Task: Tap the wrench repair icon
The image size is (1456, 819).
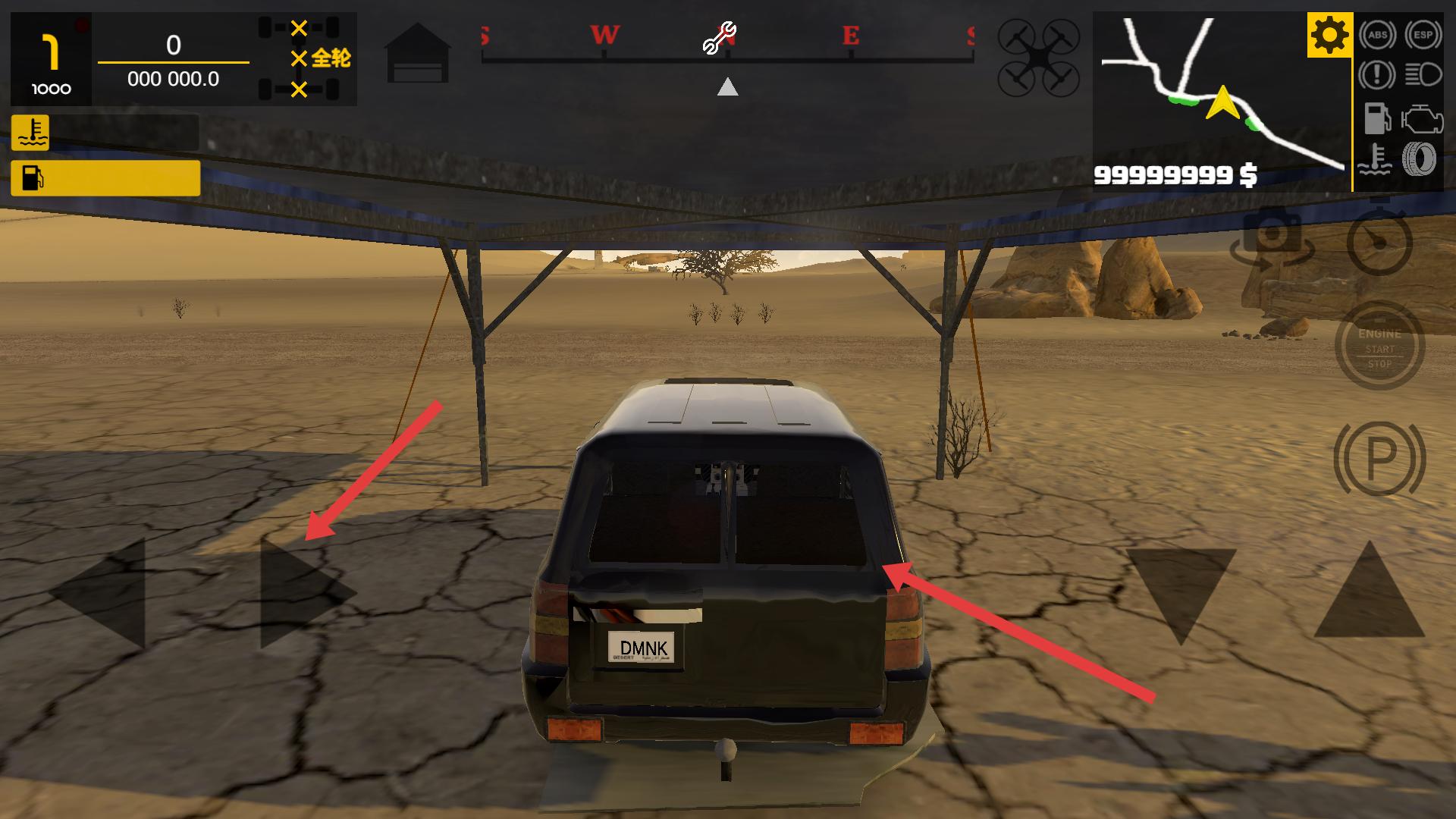Action: [719, 39]
